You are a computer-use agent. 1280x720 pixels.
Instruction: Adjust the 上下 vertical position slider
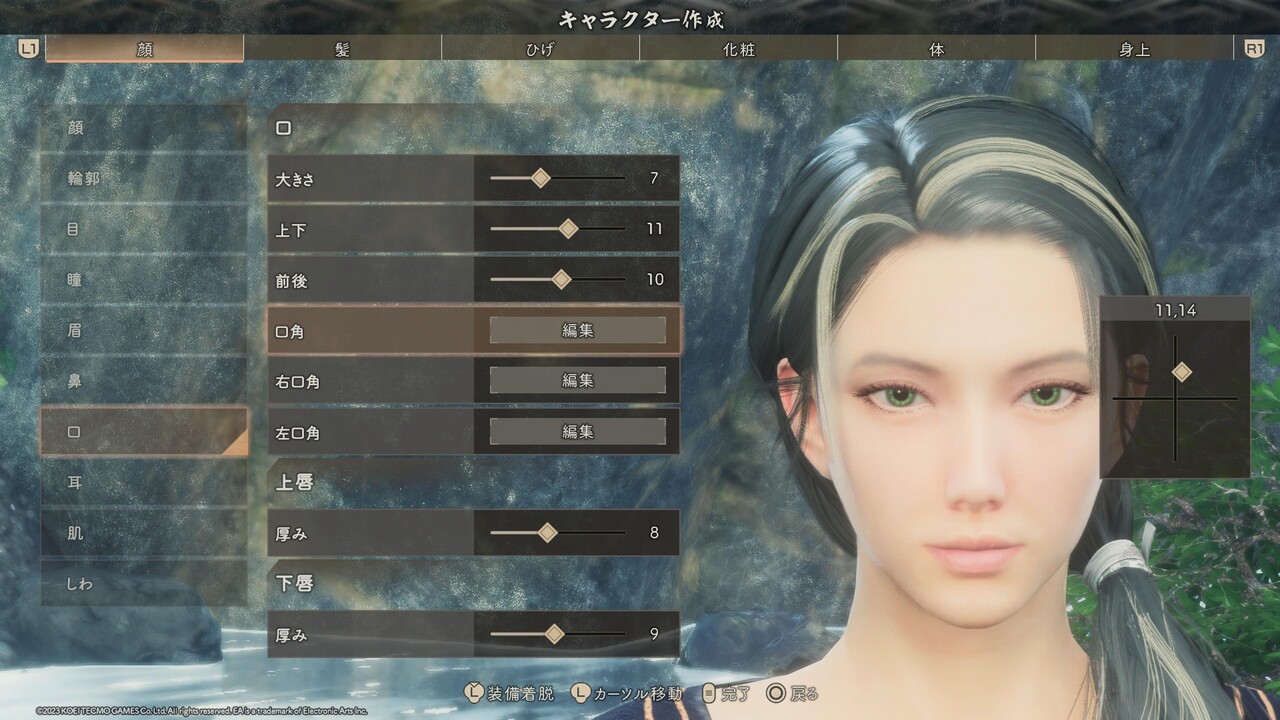pyautogui.click(x=568, y=229)
